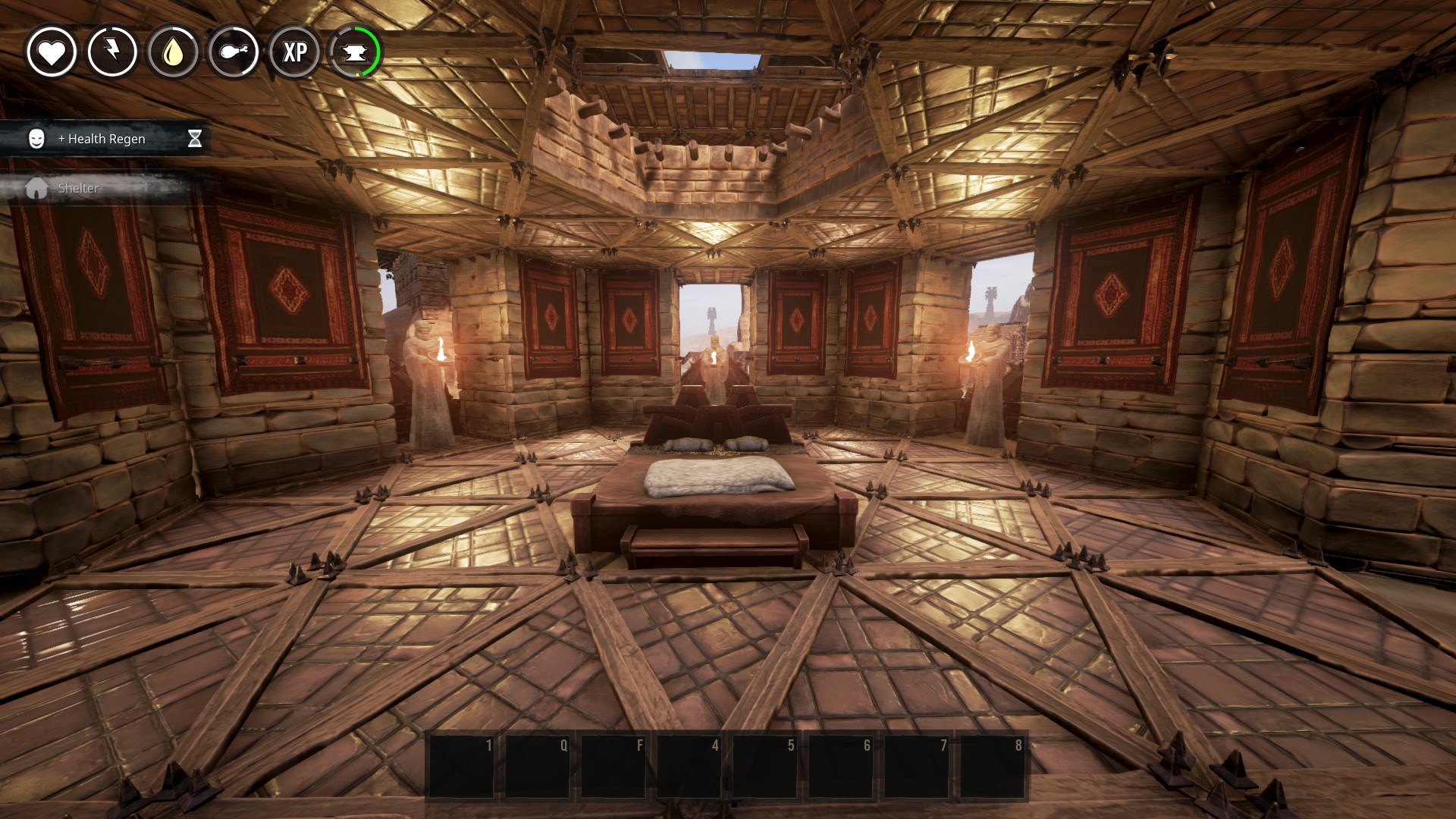Open the XP experience icon
1456x819 pixels.
tap(294, 52)
